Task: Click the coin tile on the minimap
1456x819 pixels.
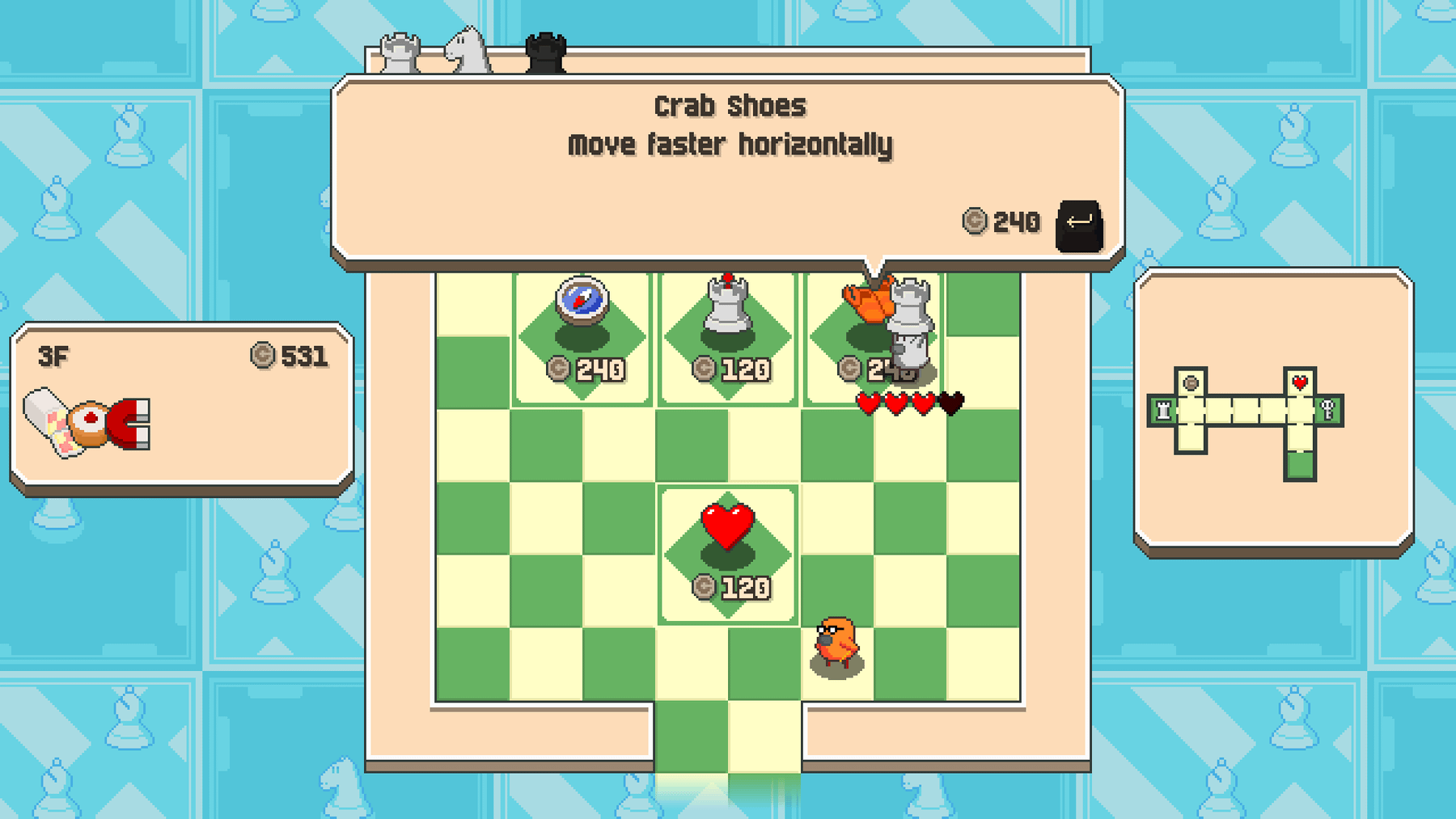Action: pos(1191,382)
